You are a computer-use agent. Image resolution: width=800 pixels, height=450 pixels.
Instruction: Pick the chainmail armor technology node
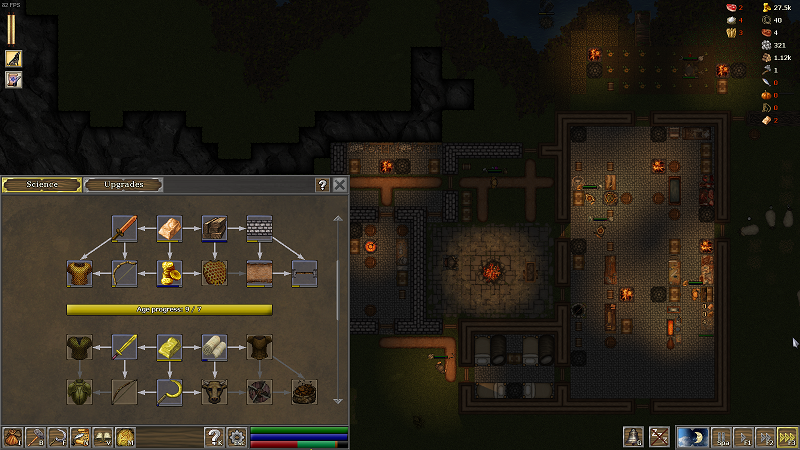click(x=79, y=273)
